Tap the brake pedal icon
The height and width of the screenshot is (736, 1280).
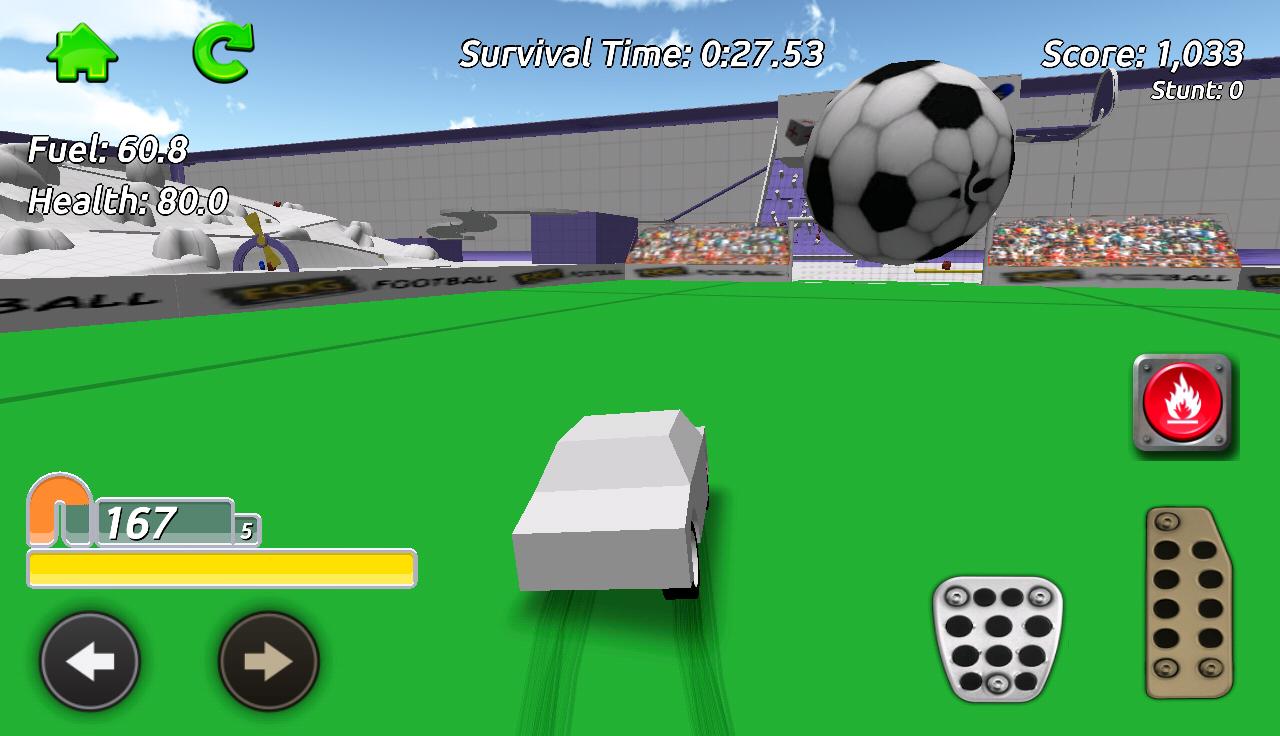[x=995, y=640]
